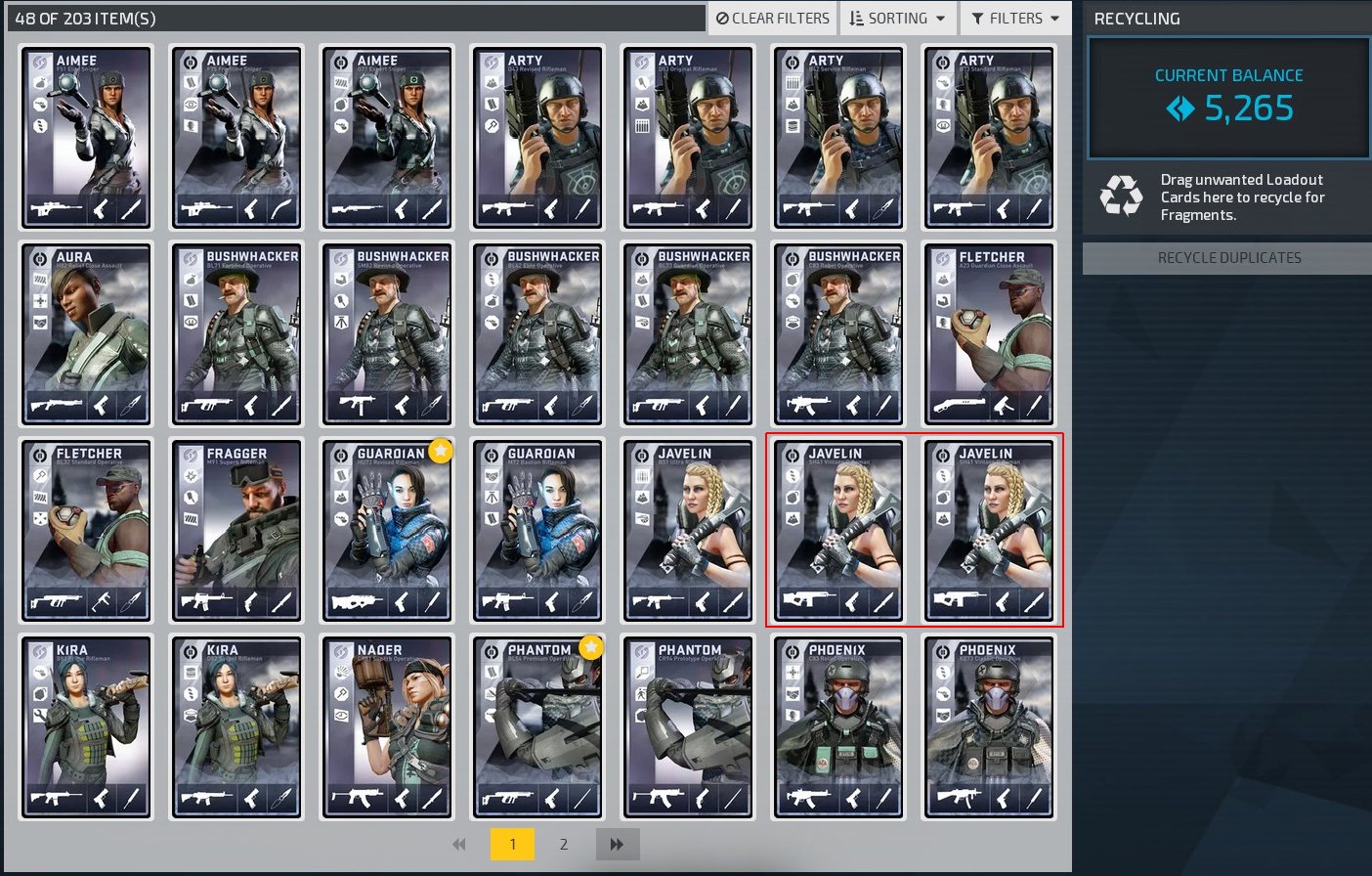The image size is (1372, 876).
Task: Click the Recycle Duplicates button
Action: coord(1228,258)
